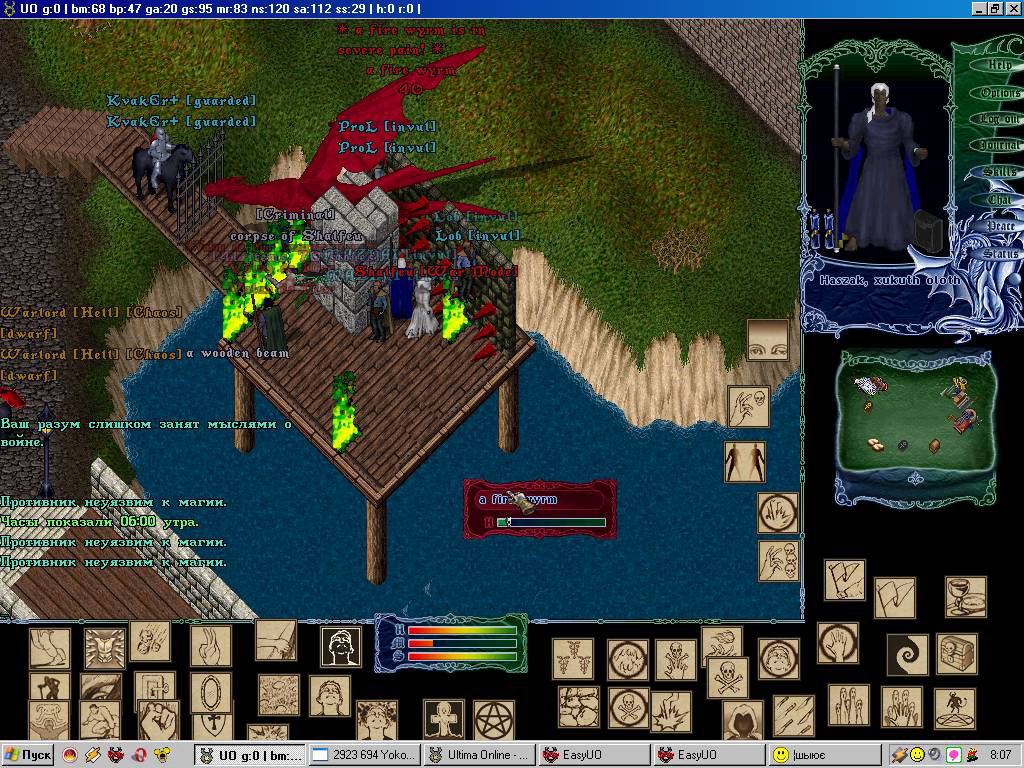Click the Log out button
Screen dimensions: 1024x768
999,119
